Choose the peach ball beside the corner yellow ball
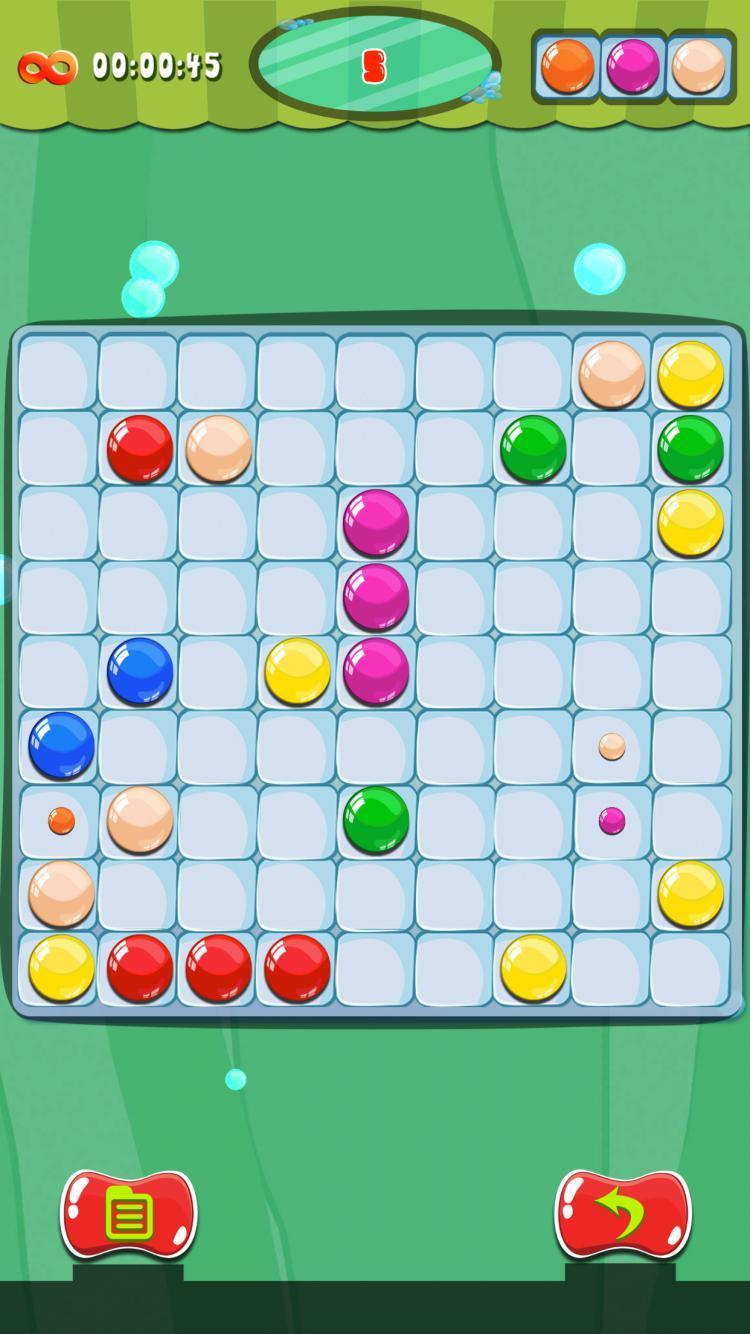 point(611,374)
